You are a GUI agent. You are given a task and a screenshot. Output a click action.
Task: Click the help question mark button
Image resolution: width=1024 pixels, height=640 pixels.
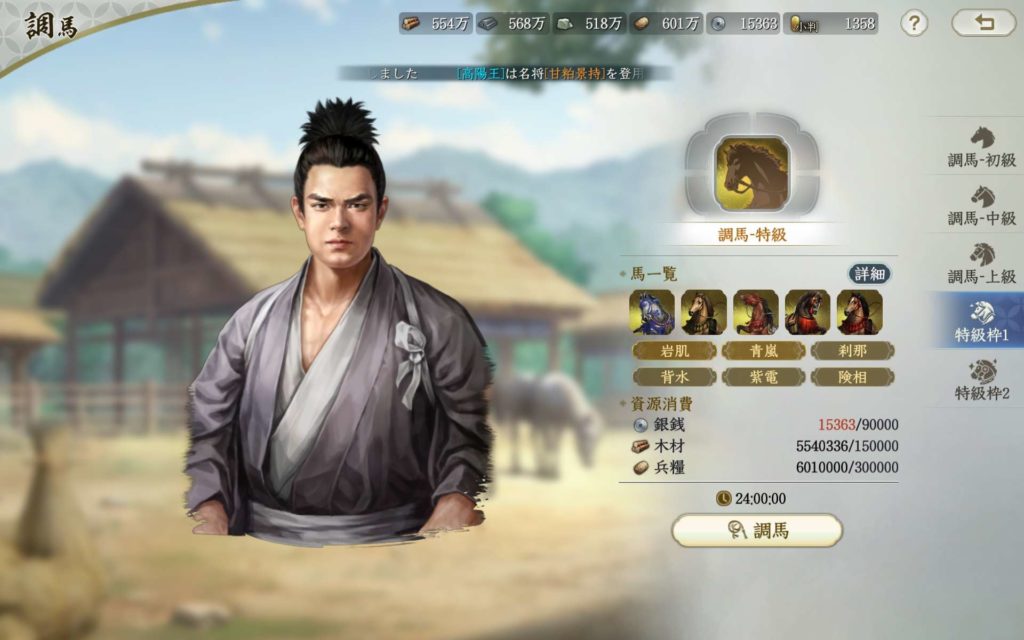coord(914,23)
